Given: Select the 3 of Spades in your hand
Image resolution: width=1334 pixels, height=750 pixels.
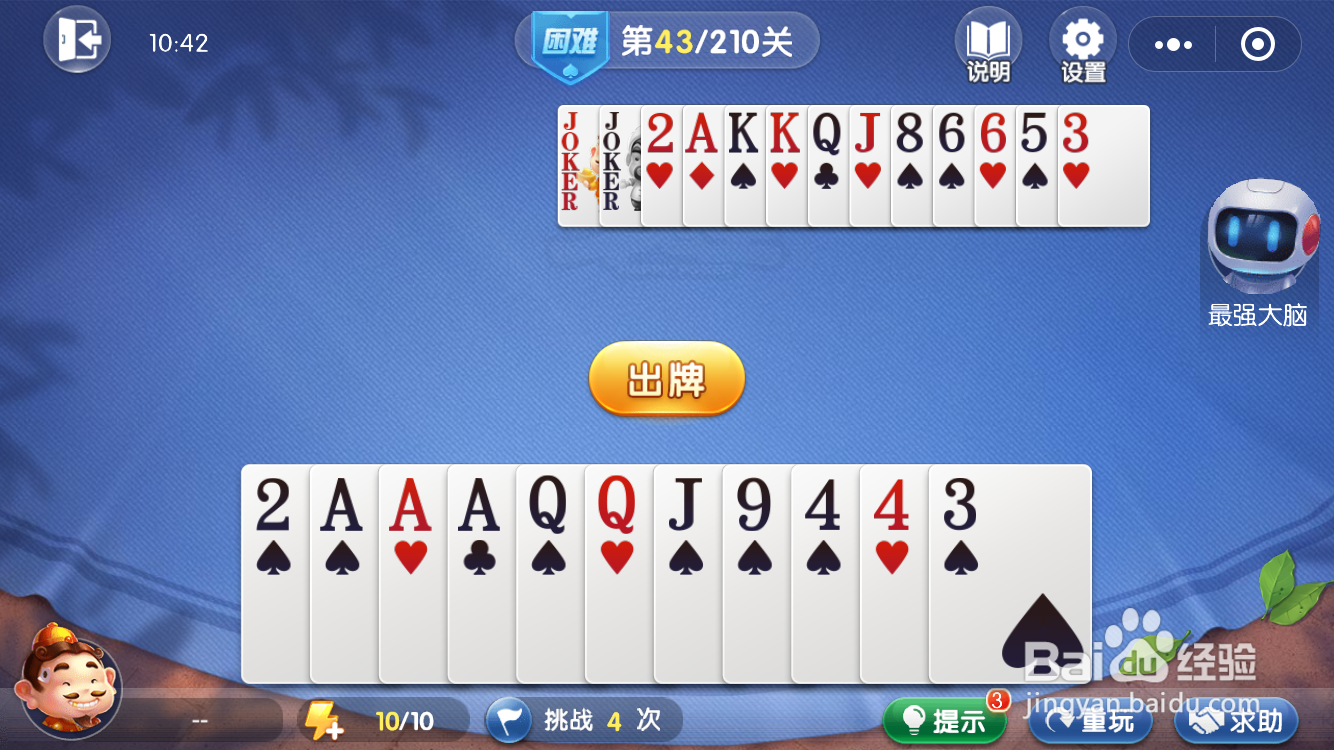Looking at the screenshot, I should pos(1010,570).
